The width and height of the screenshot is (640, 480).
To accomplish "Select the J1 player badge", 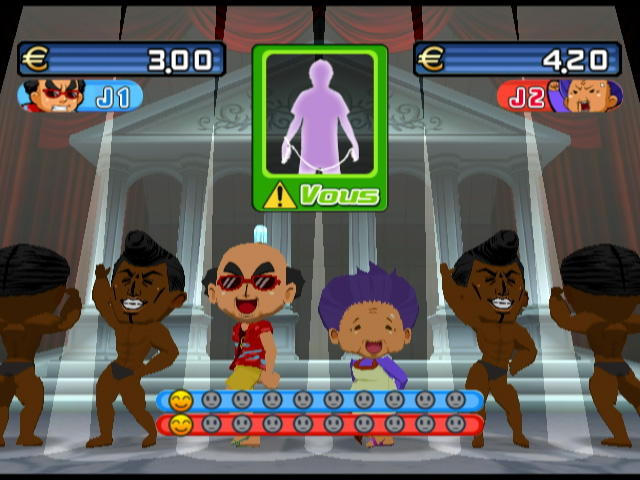I will (x=80, y=97).
